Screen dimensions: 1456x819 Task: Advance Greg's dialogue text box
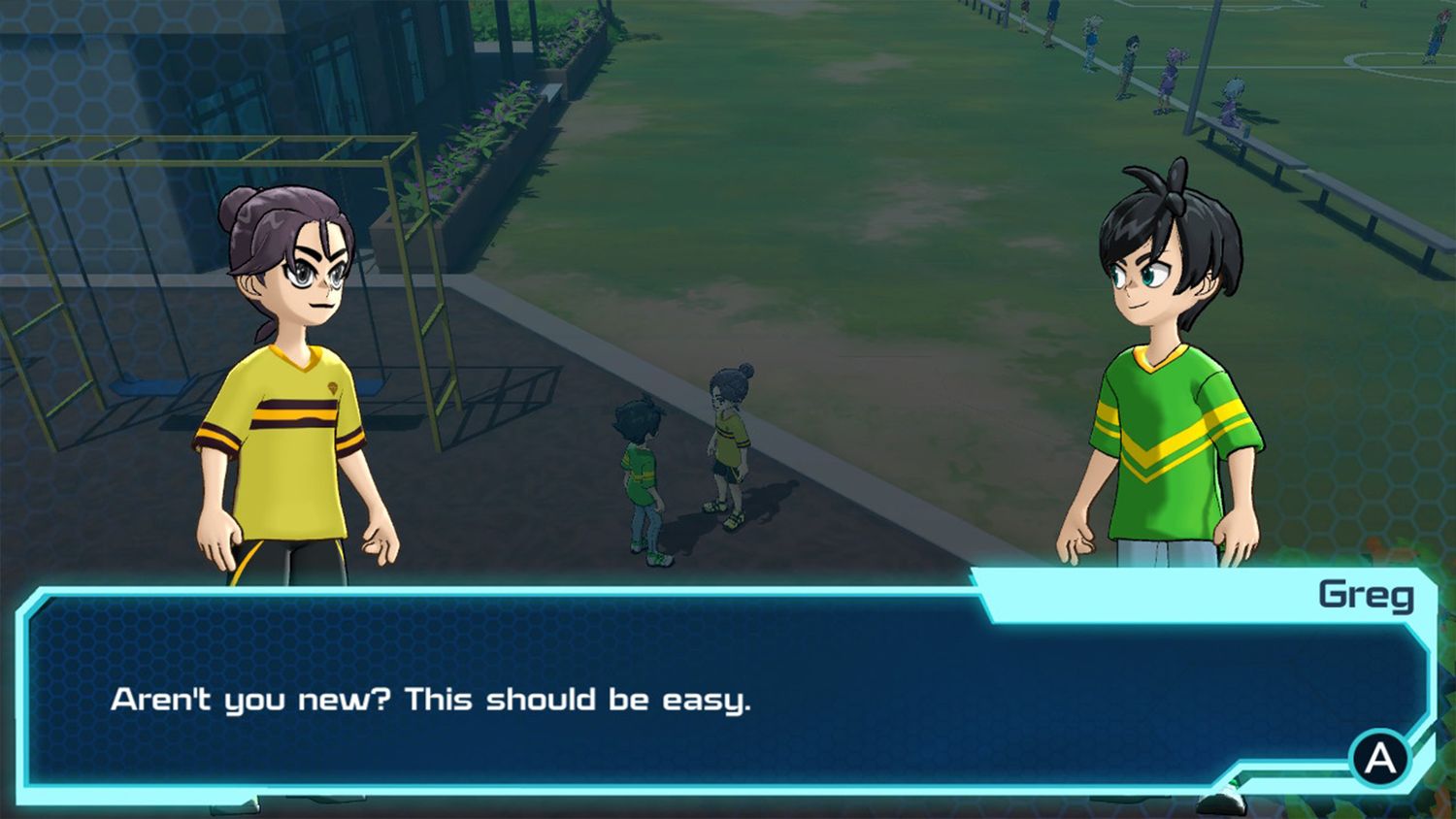1379,757
